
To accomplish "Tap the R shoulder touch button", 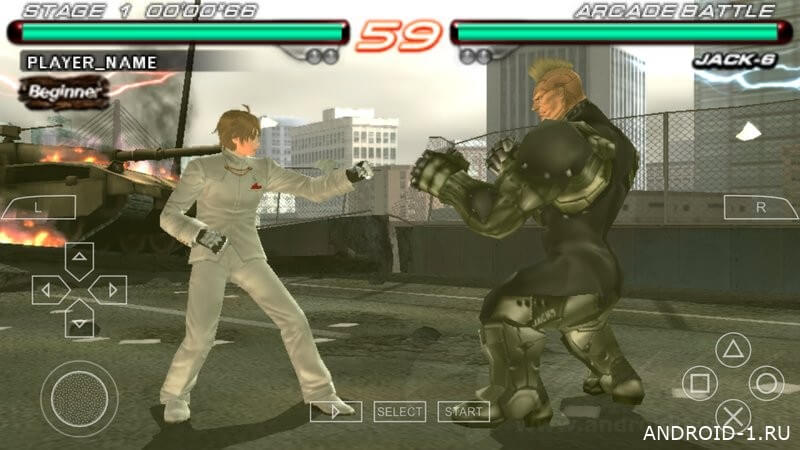I will (761, 208).
